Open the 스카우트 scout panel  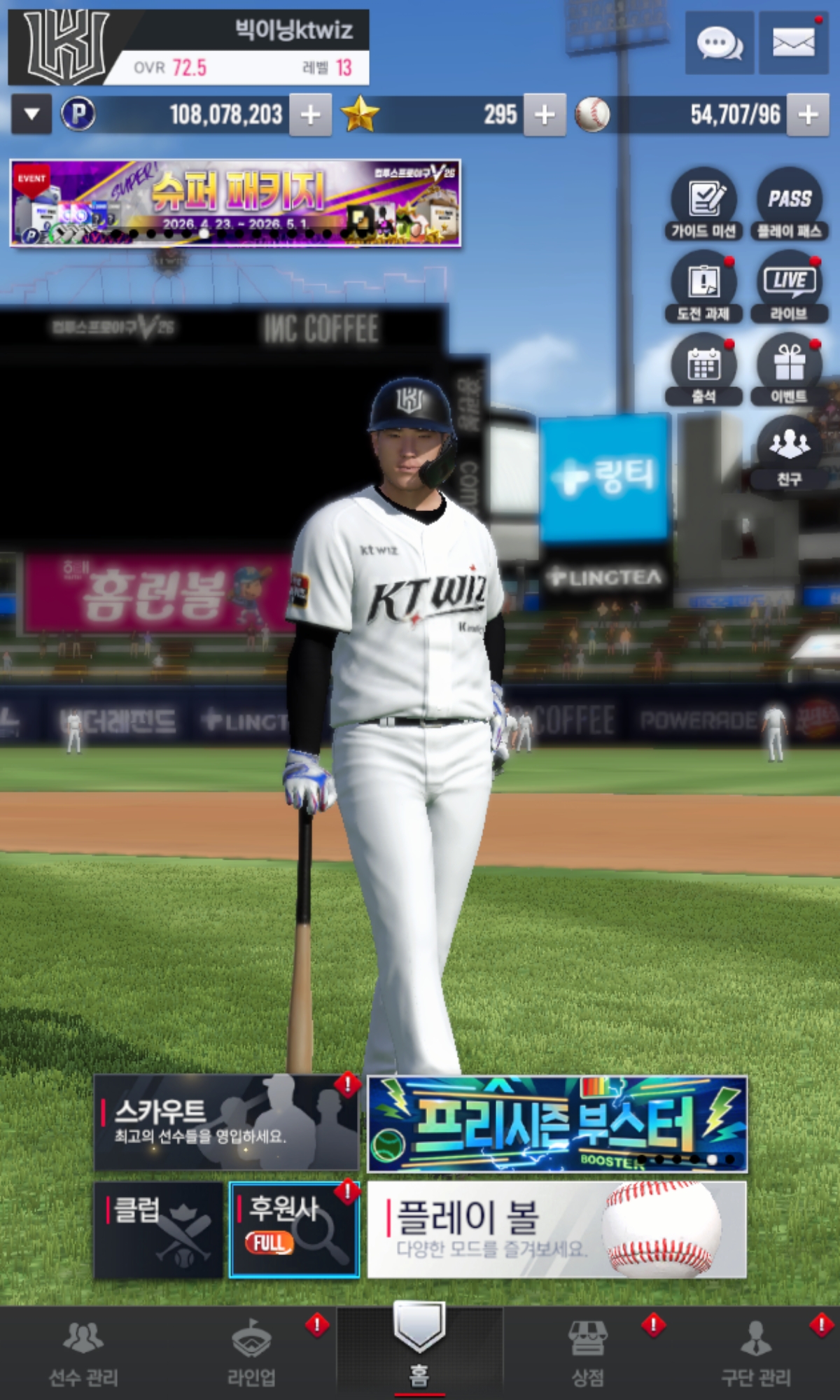tap(226, 1123)
